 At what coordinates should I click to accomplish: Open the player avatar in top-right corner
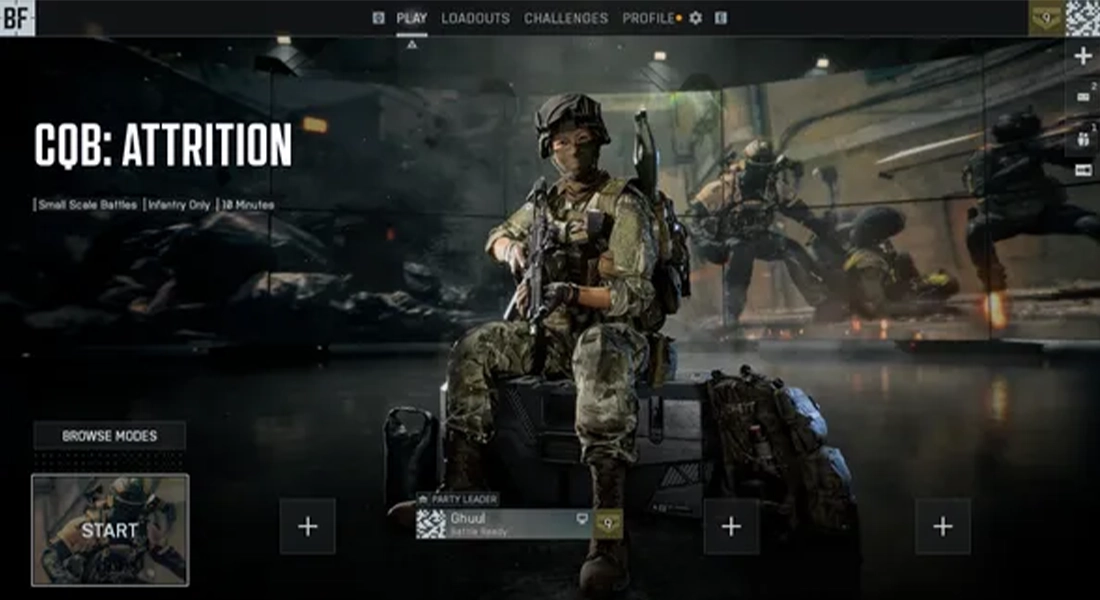(1082, 17)
